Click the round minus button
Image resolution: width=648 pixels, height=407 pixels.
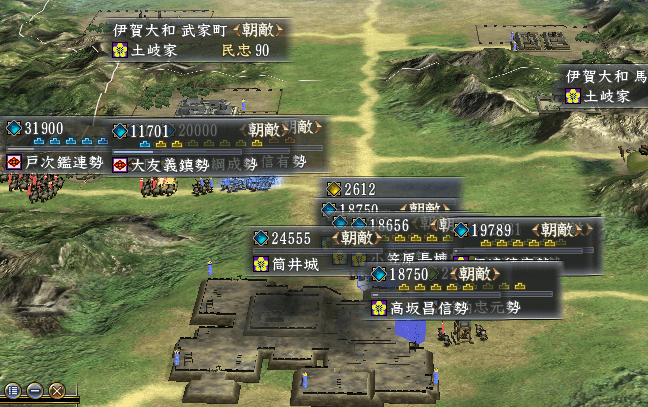(x=35, y=391)
